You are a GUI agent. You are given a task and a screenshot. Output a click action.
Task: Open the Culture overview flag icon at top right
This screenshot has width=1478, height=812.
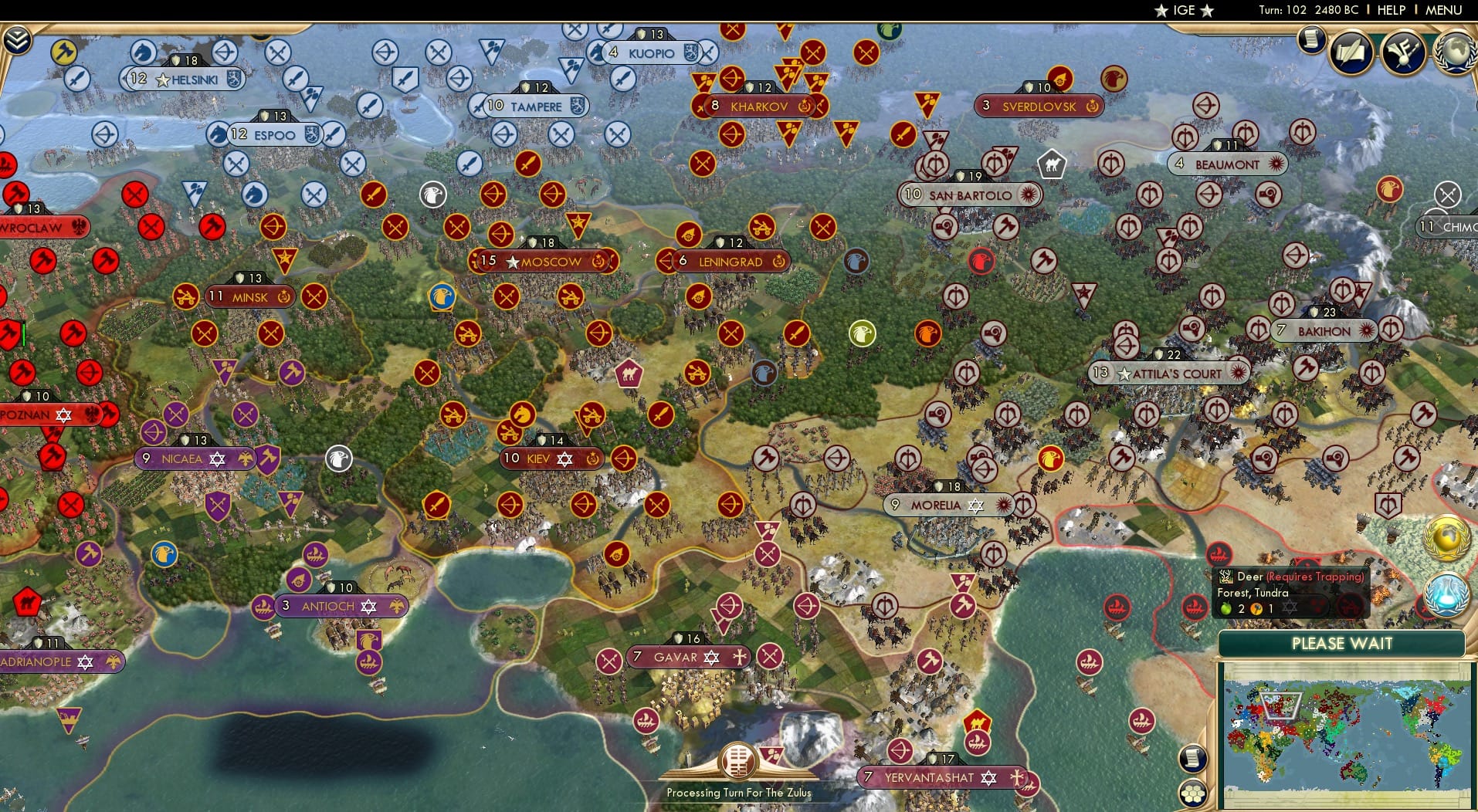point(1402,52)
